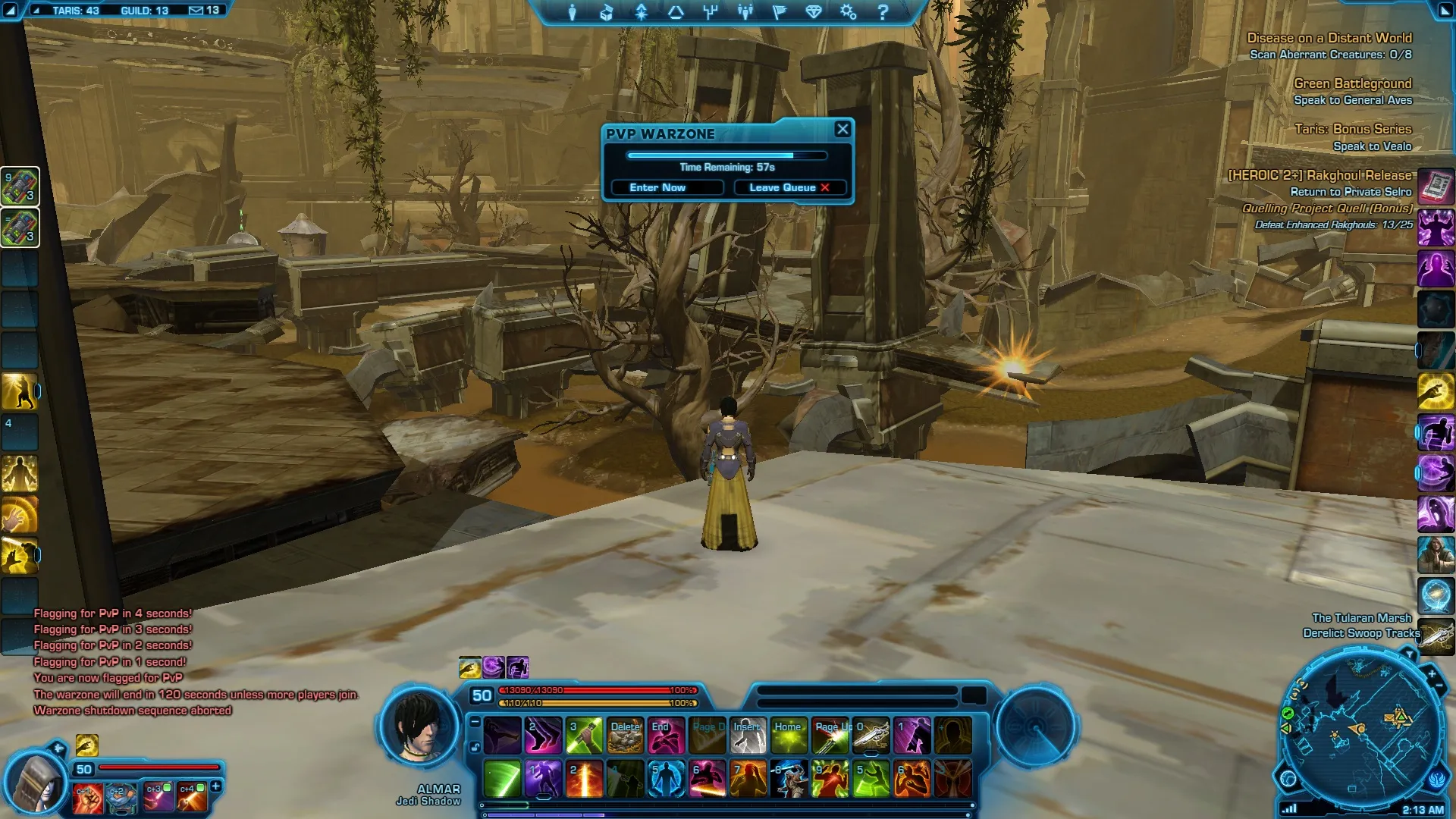Open the mail envelope indicator
1456x819 pixels.
point(196,11)
